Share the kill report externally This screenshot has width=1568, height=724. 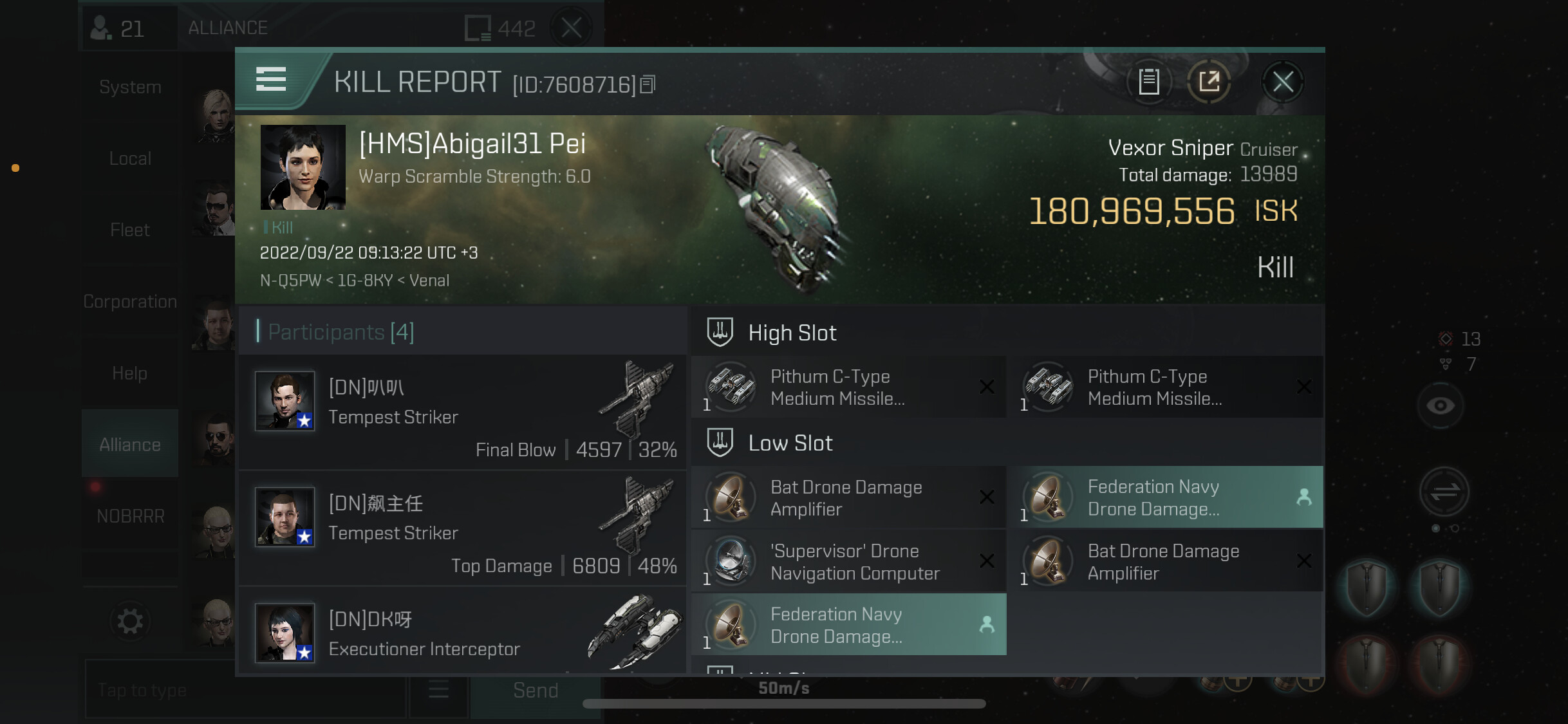coord(1209,82)
